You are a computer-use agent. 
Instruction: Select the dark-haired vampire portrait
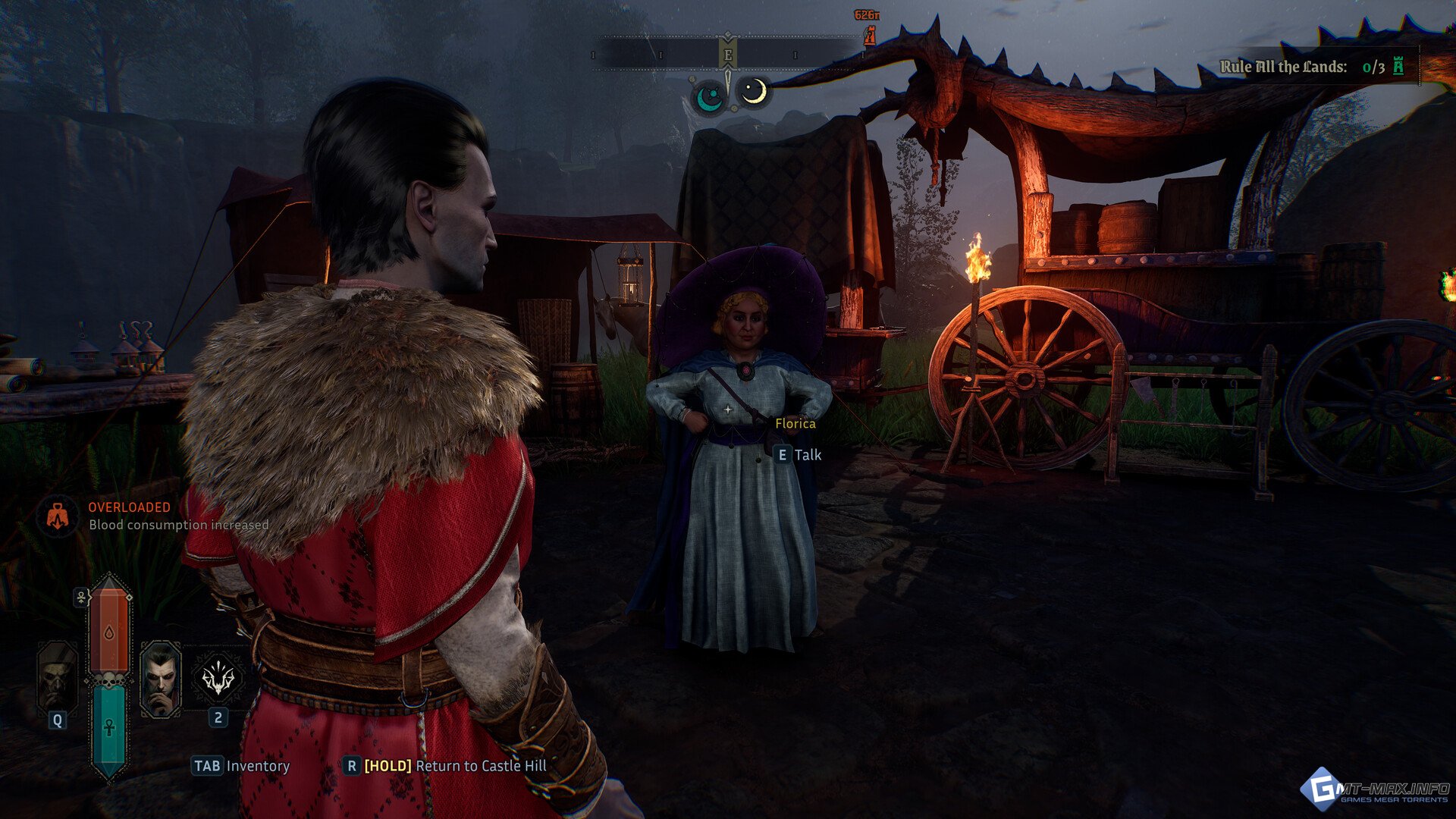pyautogui.click(x=161, y=678)
